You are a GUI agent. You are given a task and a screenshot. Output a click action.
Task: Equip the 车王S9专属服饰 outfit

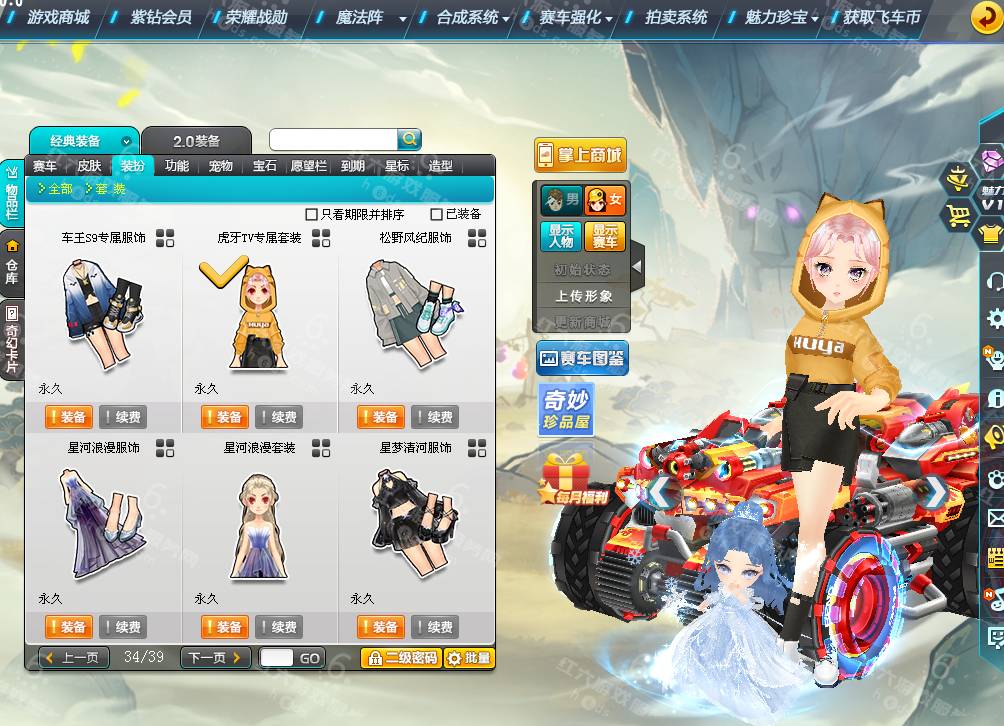pos(68,417)
